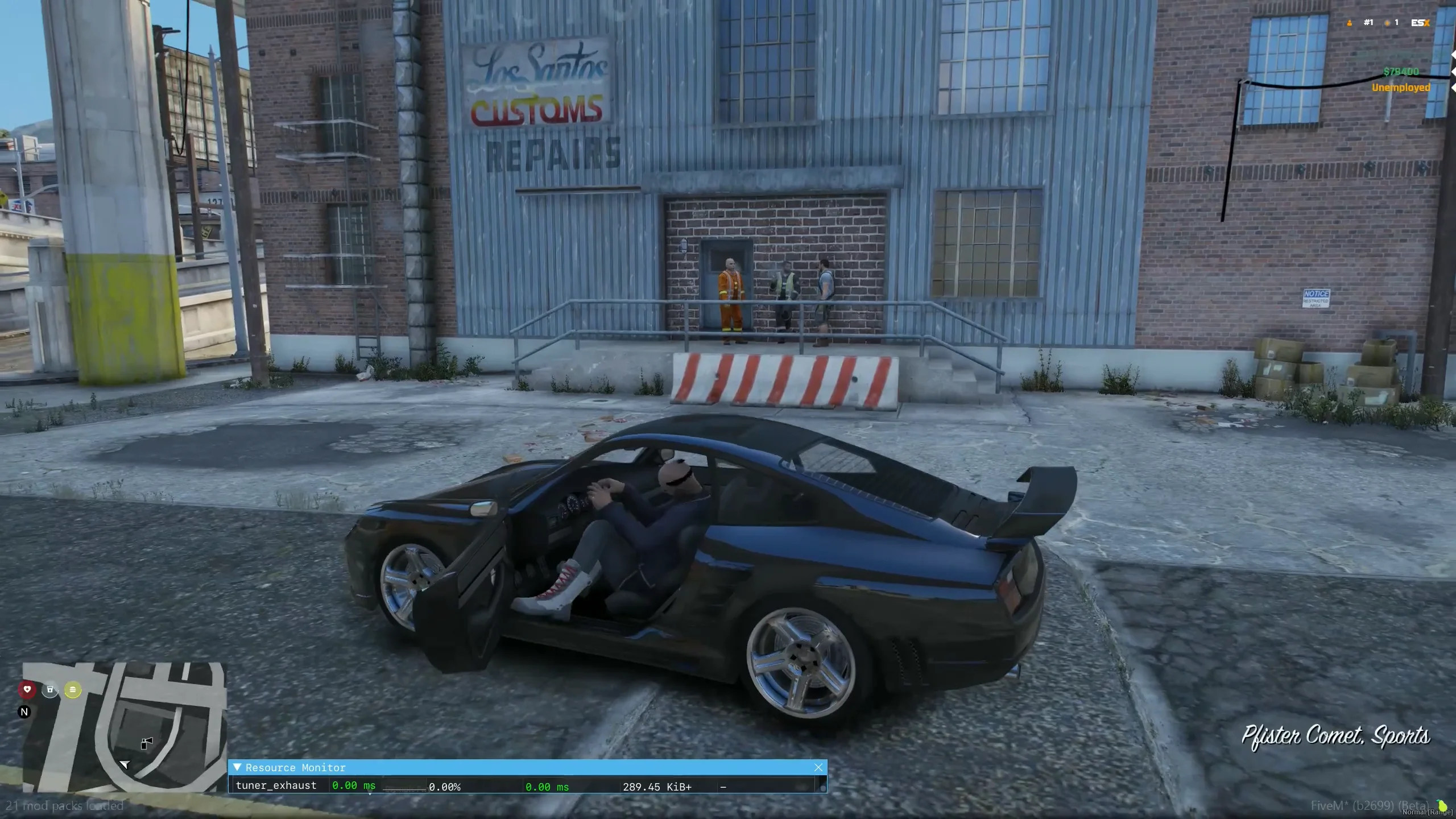This screenshot has width=1456, height=819.
Task: Click the yellow burger hunger icon
Action: click(x=73, y=690)
